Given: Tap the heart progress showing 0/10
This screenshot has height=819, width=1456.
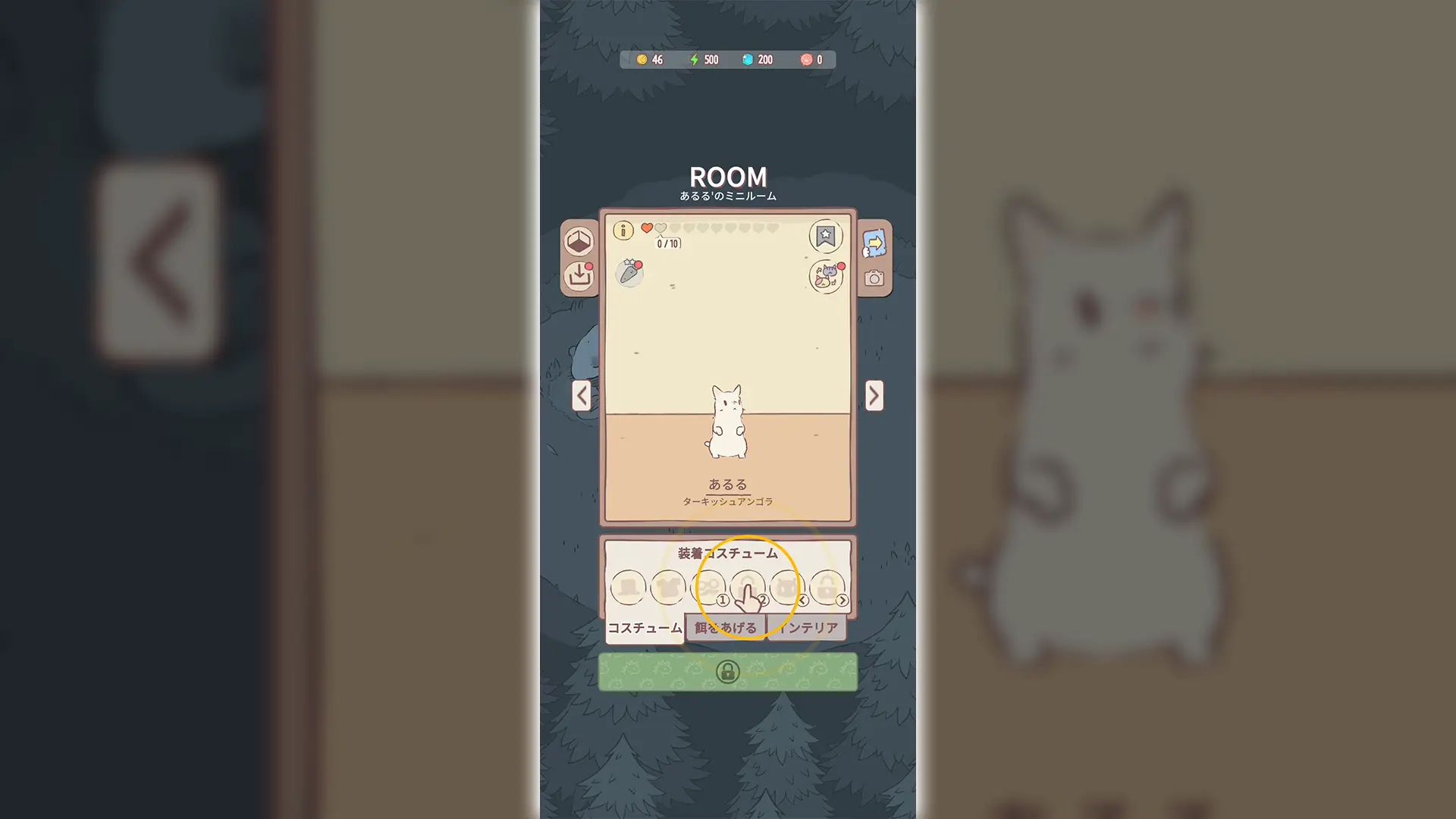Looking at the screenshot, I should (667, 242).
